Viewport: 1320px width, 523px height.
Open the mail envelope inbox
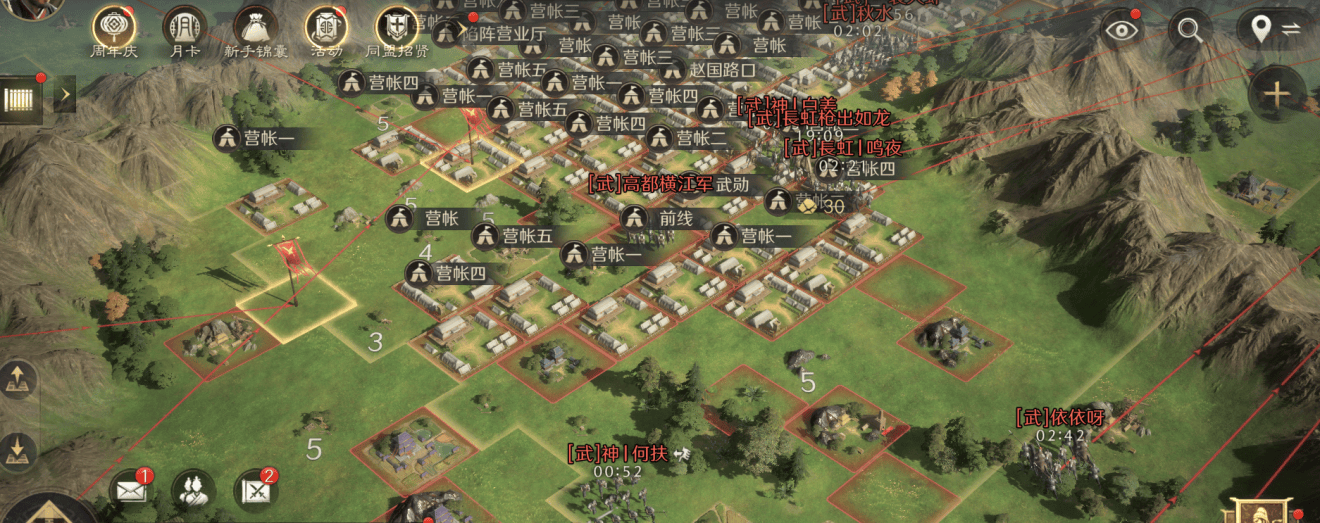pos(131,489)
